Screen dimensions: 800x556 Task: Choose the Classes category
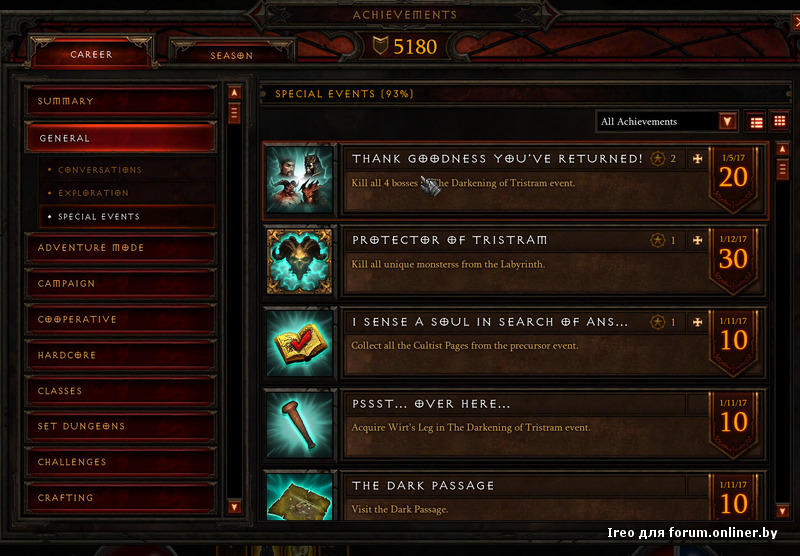pyautogui.click(x=120, y=391)
